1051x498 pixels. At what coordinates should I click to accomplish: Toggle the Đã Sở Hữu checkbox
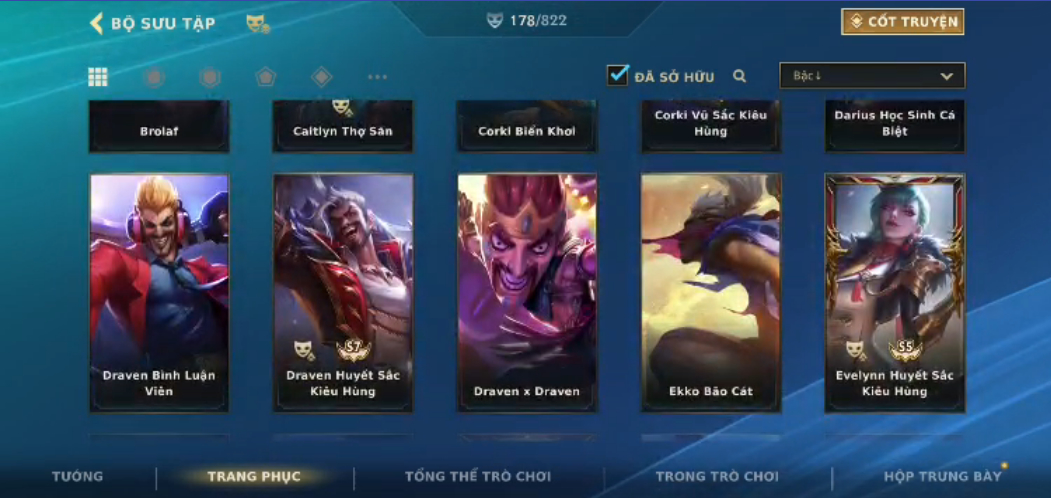[618, 75]
